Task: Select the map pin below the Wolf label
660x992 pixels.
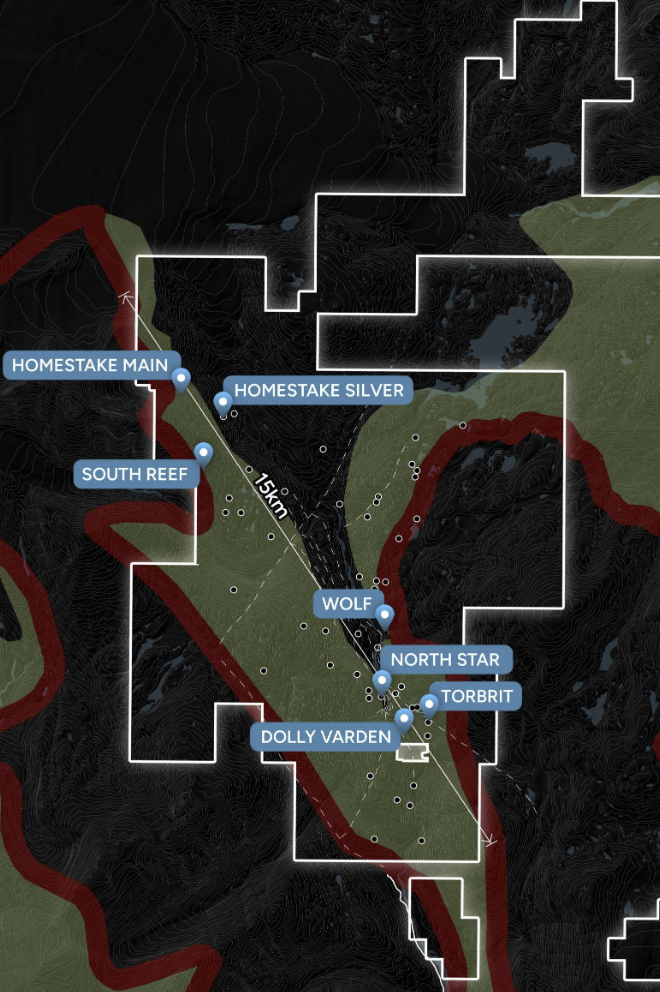Action: [384, 616]
